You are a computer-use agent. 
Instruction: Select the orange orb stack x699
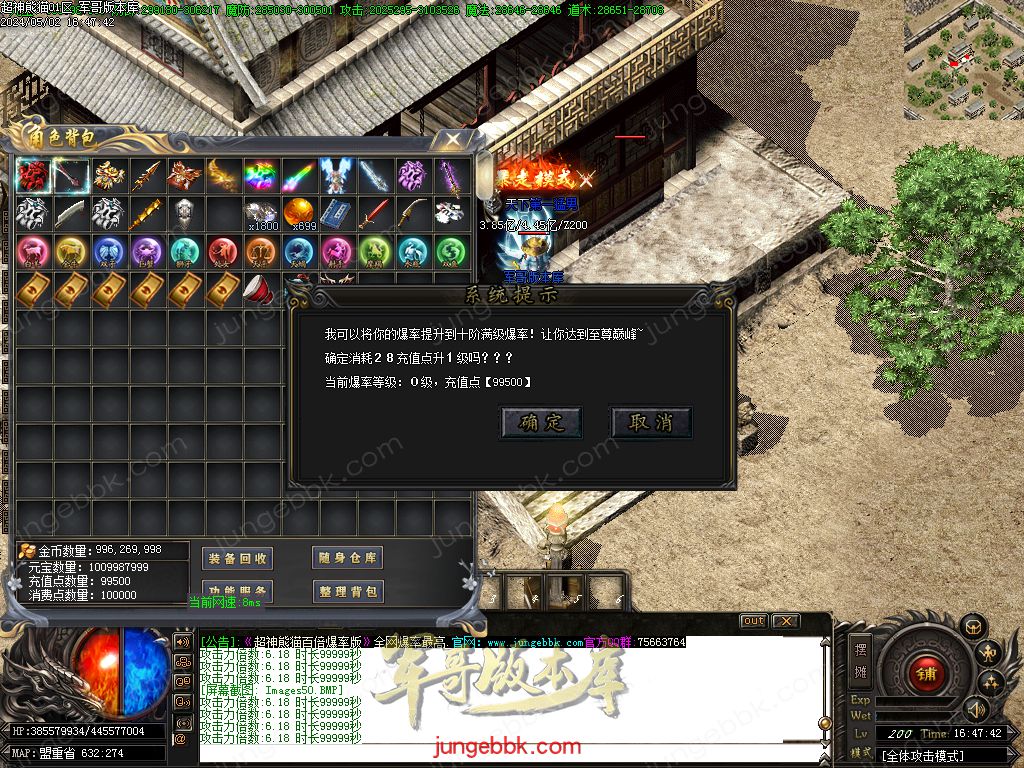(299, 213)
